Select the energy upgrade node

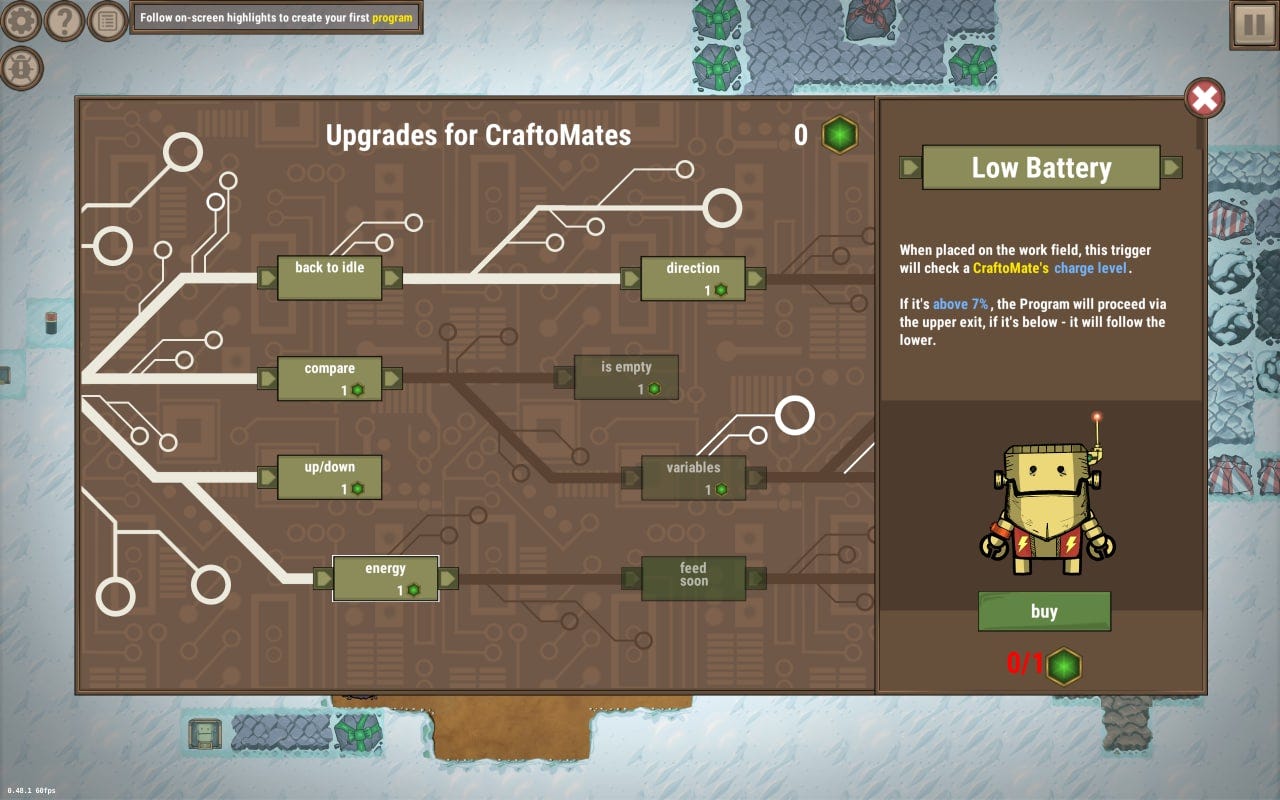coord(387,578)
